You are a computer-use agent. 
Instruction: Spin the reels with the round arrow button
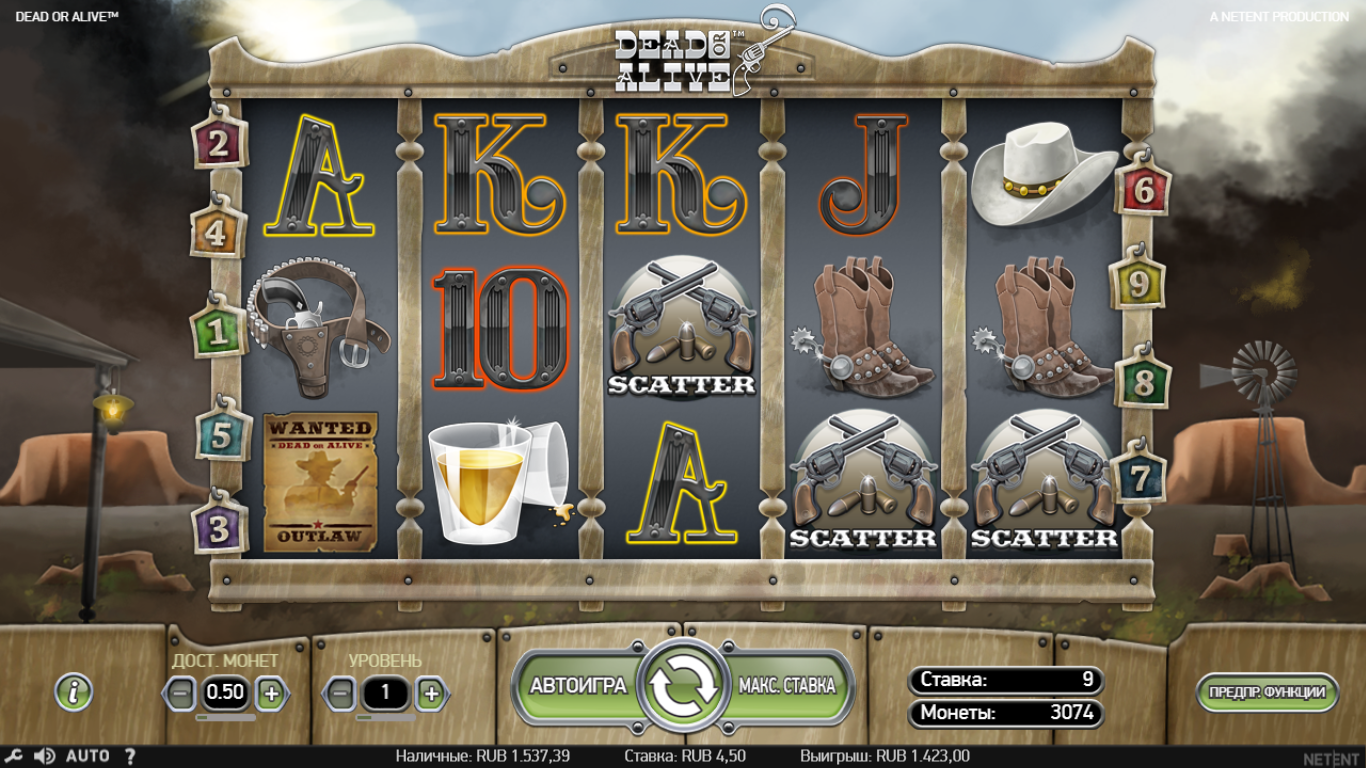(684, 686)
